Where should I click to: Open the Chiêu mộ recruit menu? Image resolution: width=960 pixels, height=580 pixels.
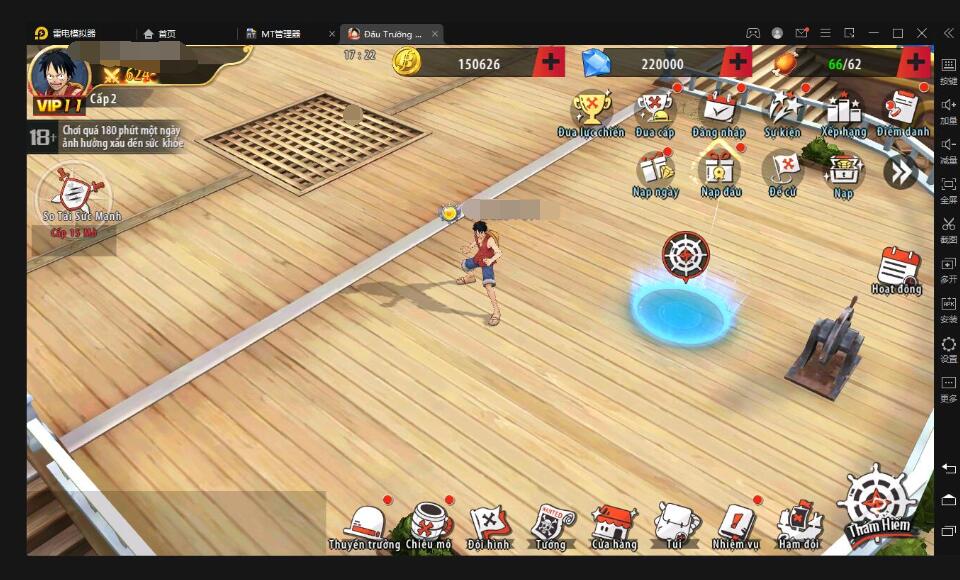429,522
